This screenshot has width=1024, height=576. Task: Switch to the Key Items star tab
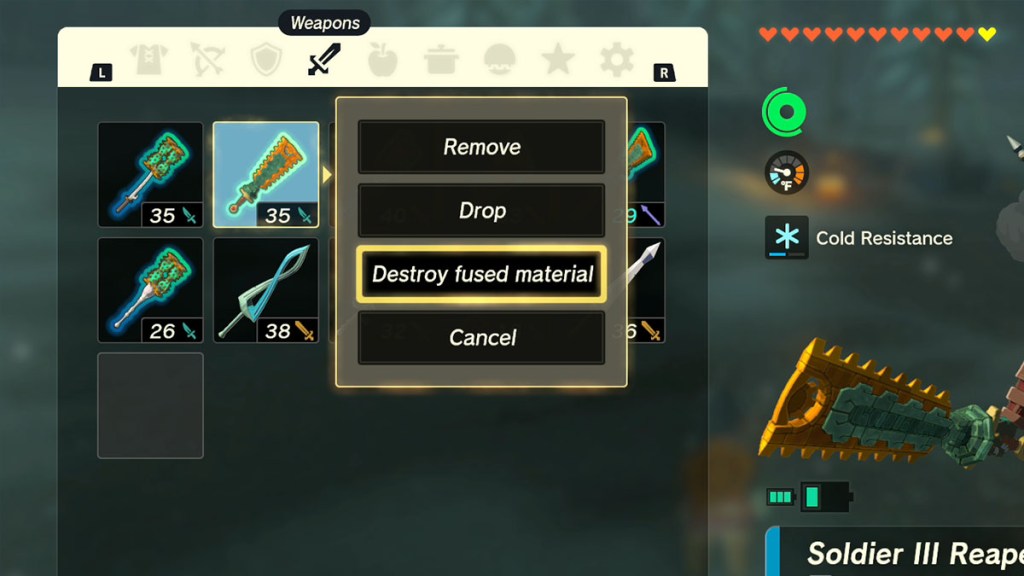[x=557, y=61]
